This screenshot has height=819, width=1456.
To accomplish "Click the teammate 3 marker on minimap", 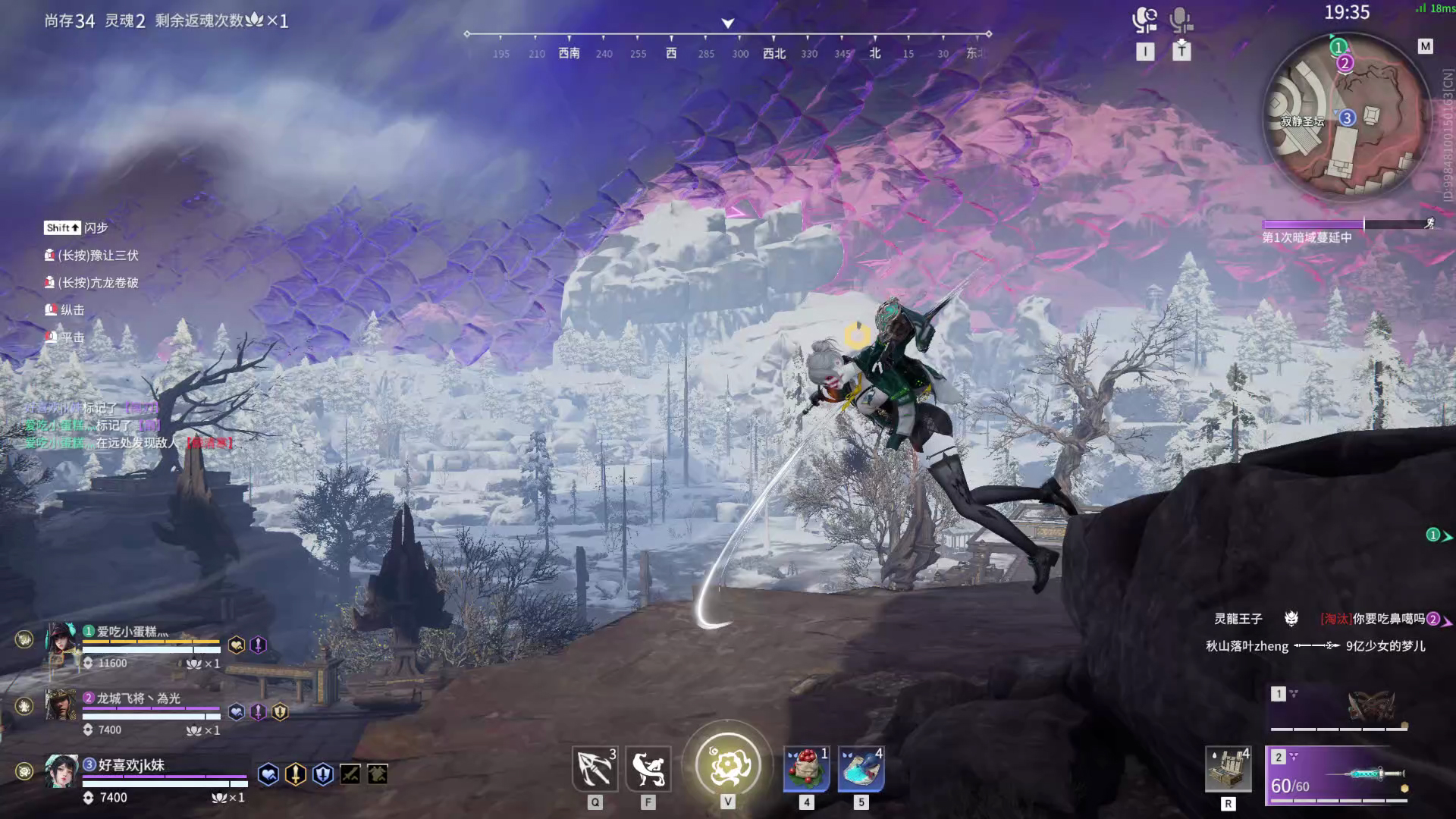I will pyautogui.click(x=1347, y=118).
